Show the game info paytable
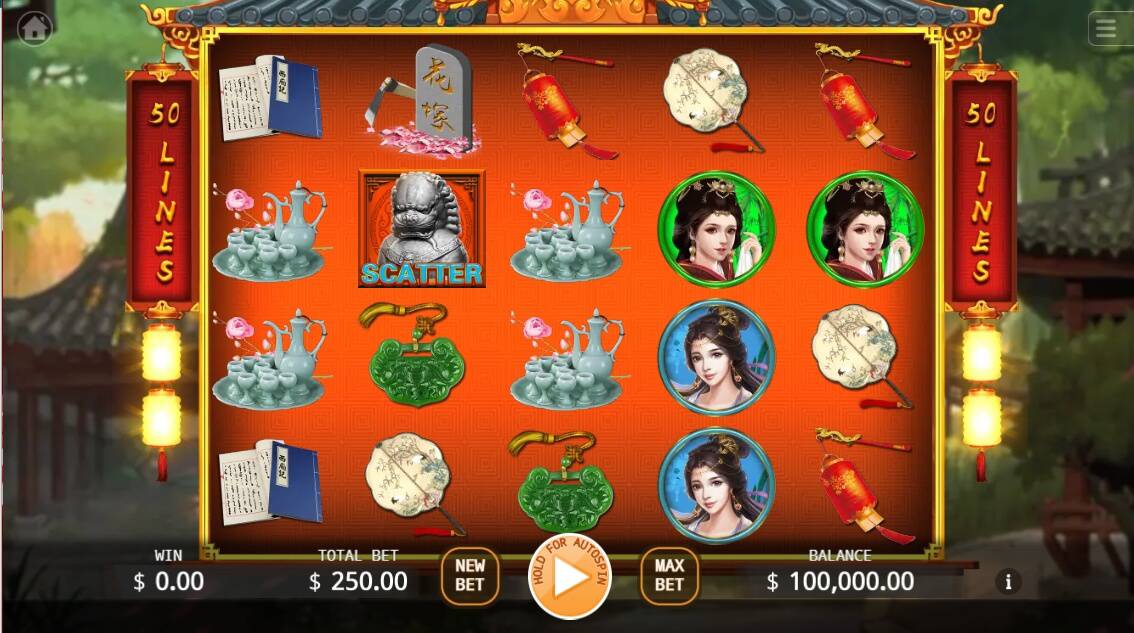The image size is (1134, 633). (1008, 581)
